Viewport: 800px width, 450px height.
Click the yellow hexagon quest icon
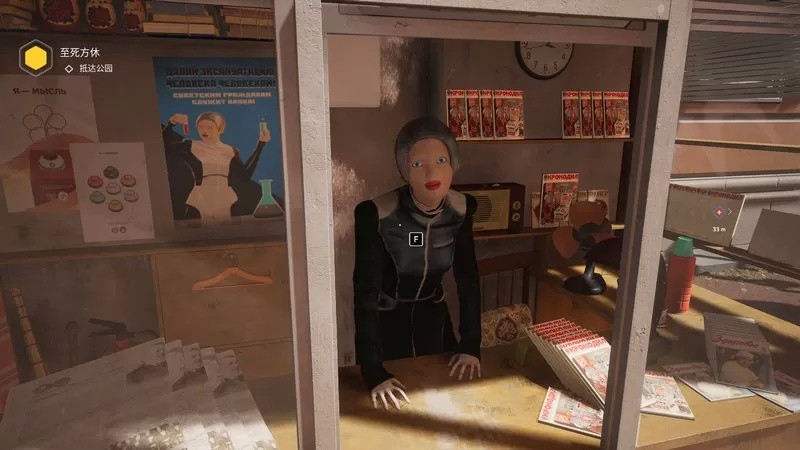(x=36, y=56)
